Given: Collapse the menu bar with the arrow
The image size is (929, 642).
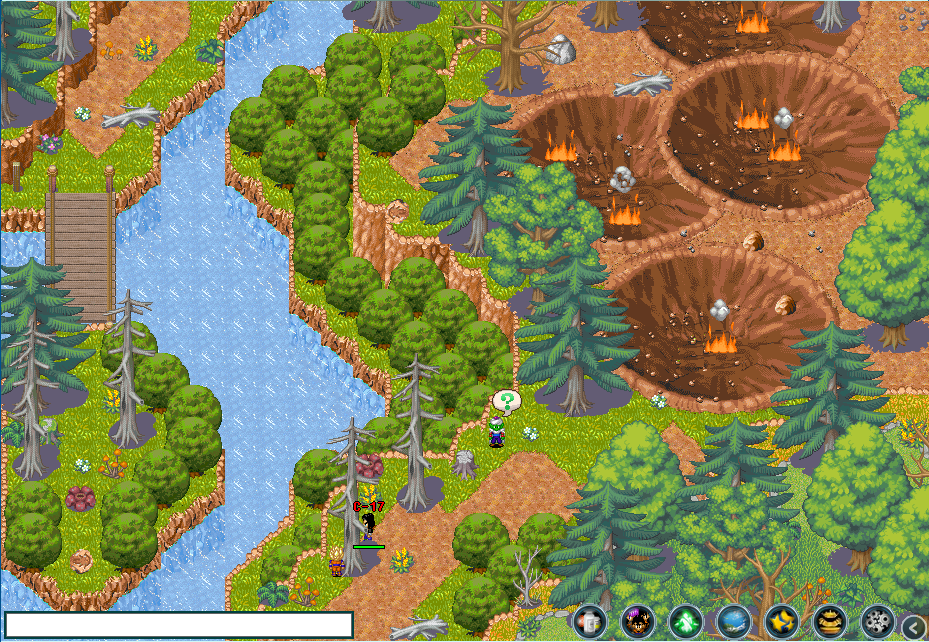Looking at the screenshot, I should 914,626.
